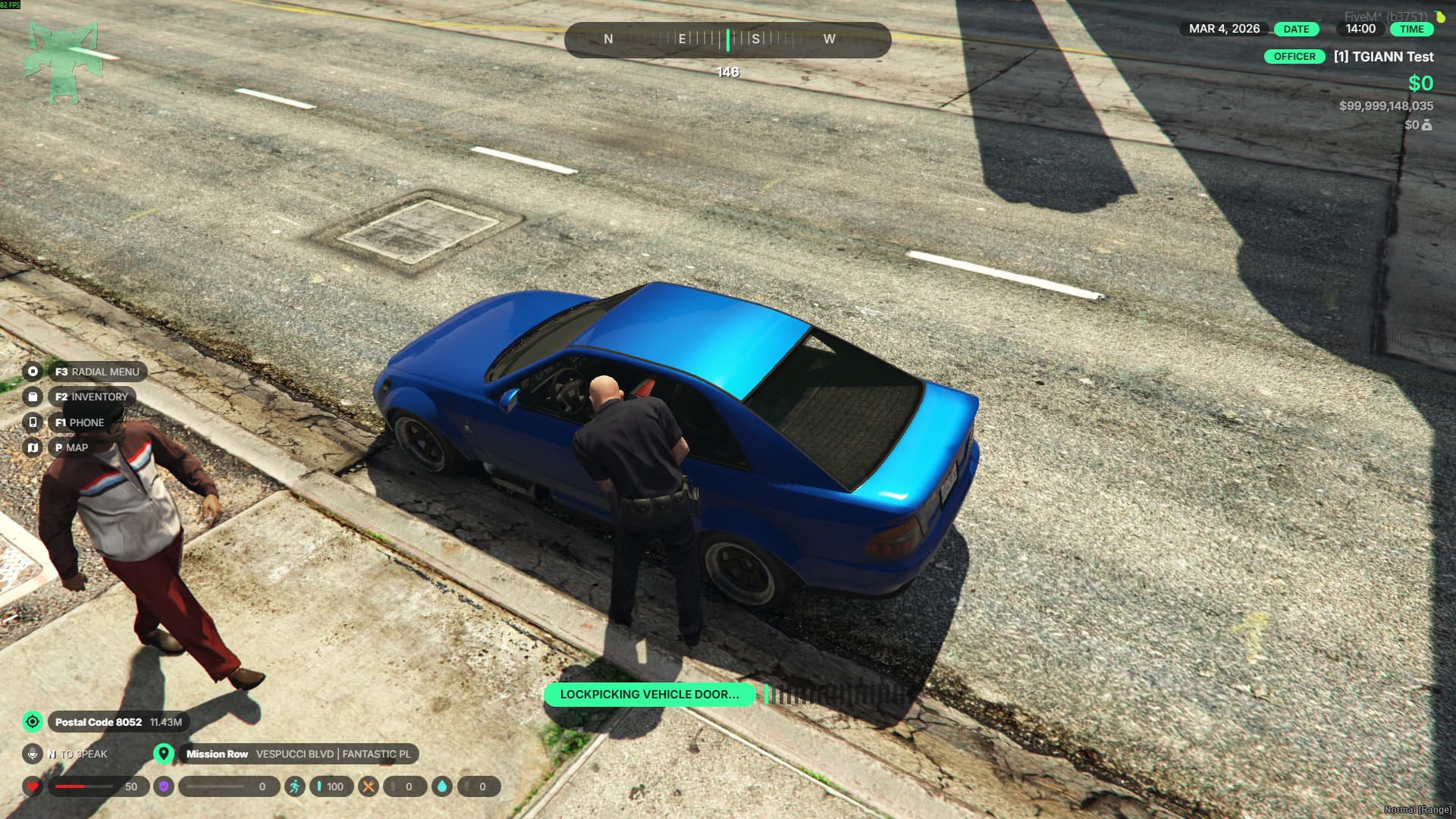This screenshot has width=1456, height=819.
Task: Select the green location pin icon
Action: point(163,754)
